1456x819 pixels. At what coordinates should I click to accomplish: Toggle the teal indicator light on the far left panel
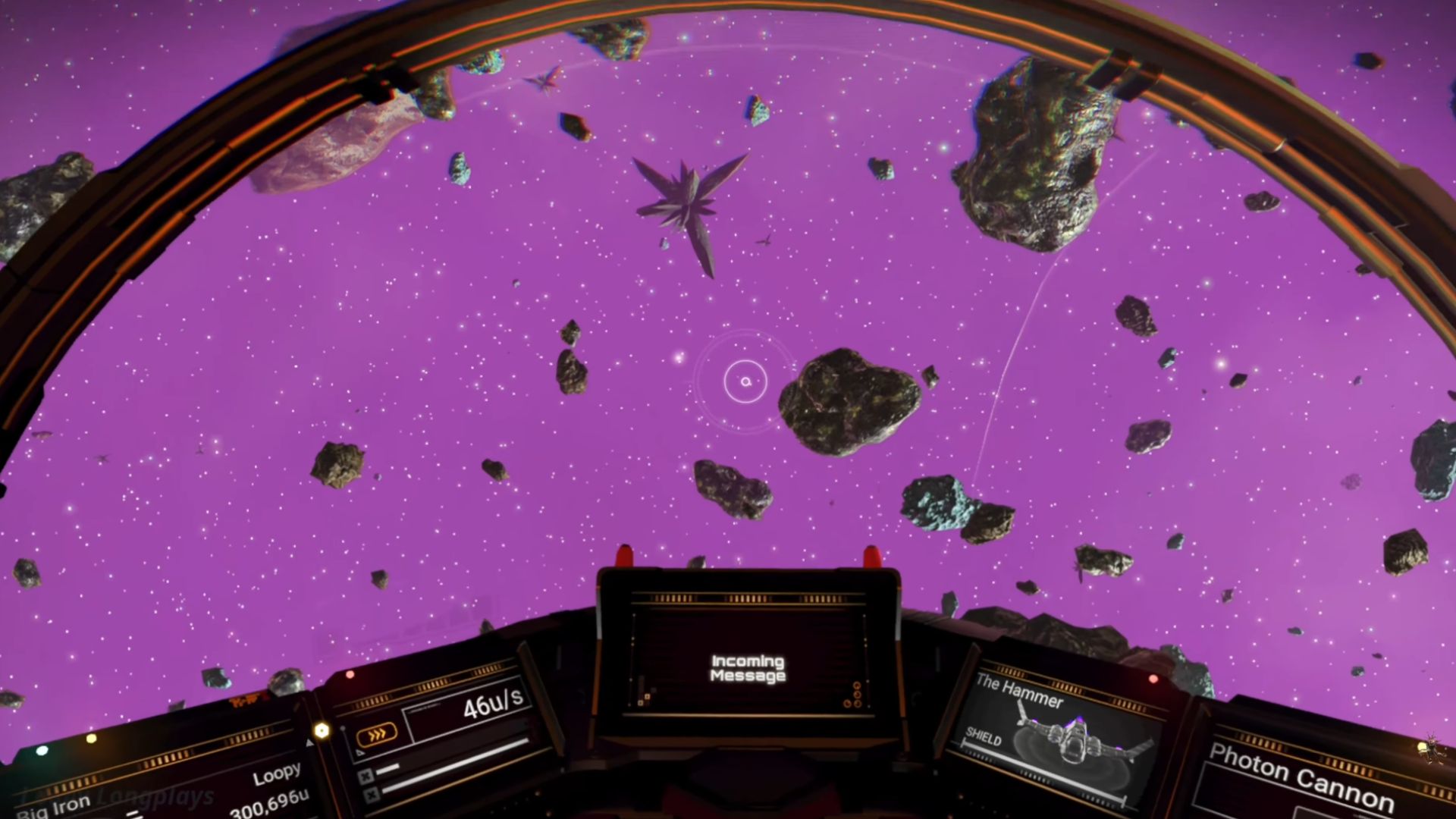tap(41, 751)
